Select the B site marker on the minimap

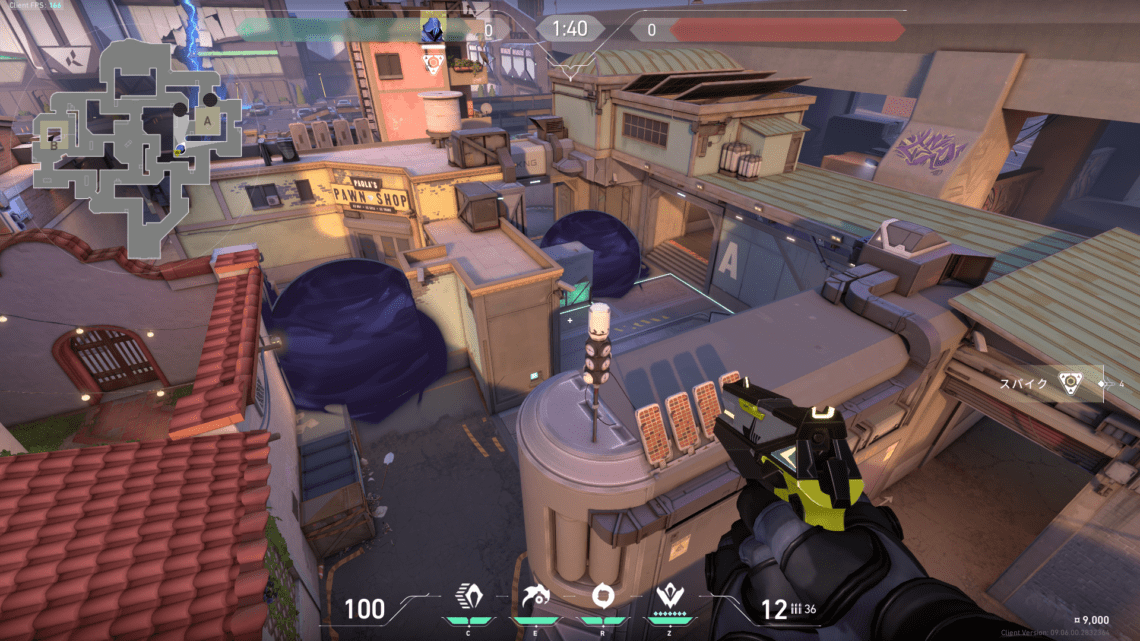point(52,141)
